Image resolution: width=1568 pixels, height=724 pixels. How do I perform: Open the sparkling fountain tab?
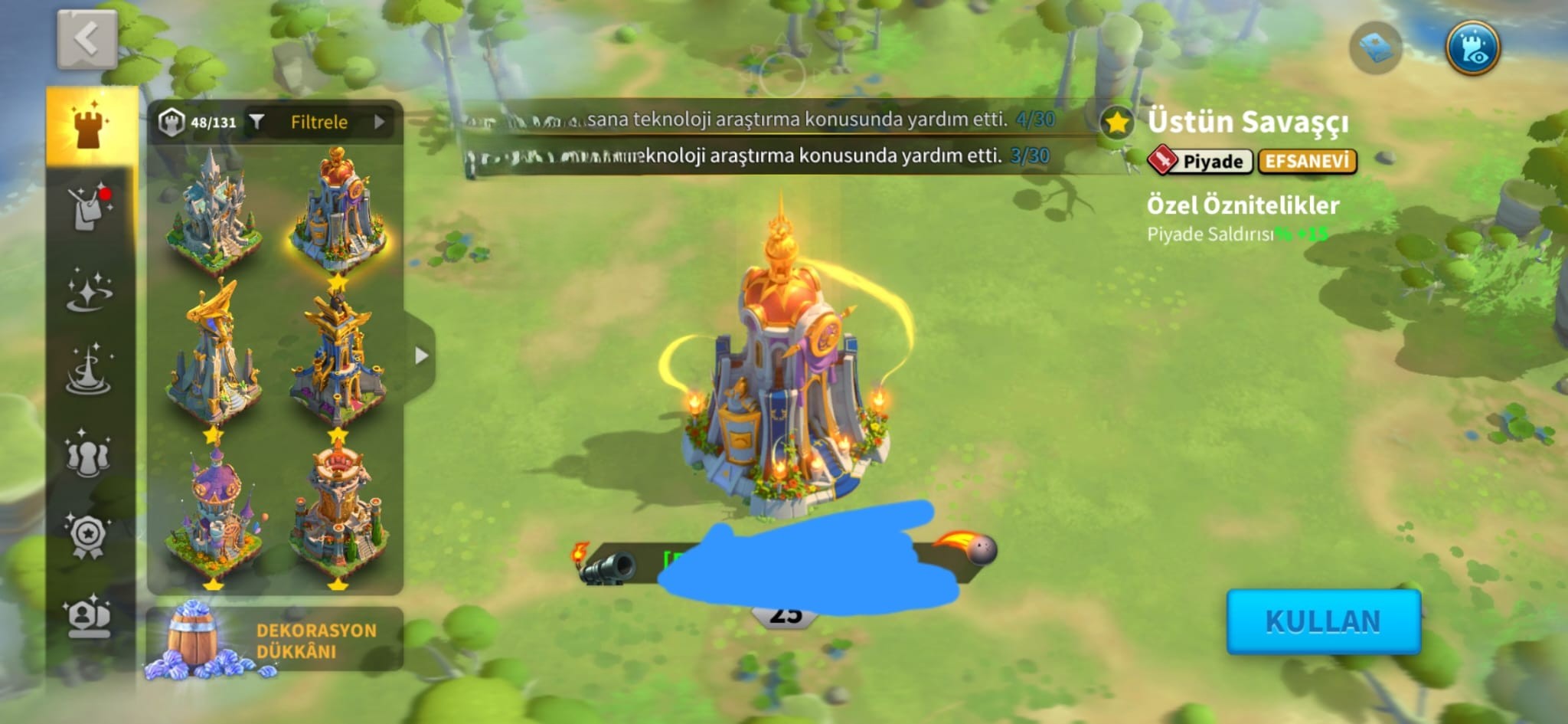(x=90, y=371)
